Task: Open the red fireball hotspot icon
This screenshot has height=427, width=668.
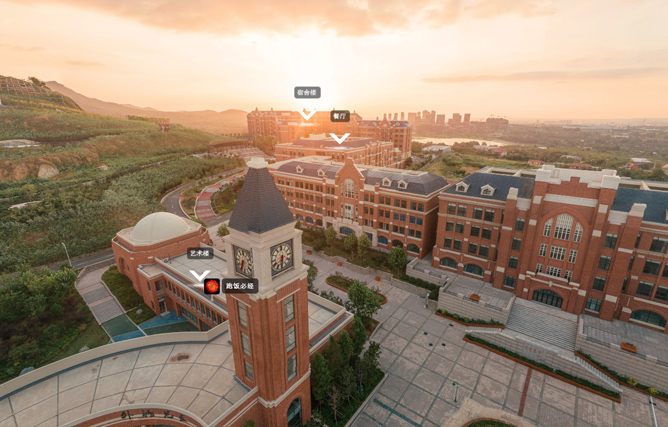Action: point(212,286)
